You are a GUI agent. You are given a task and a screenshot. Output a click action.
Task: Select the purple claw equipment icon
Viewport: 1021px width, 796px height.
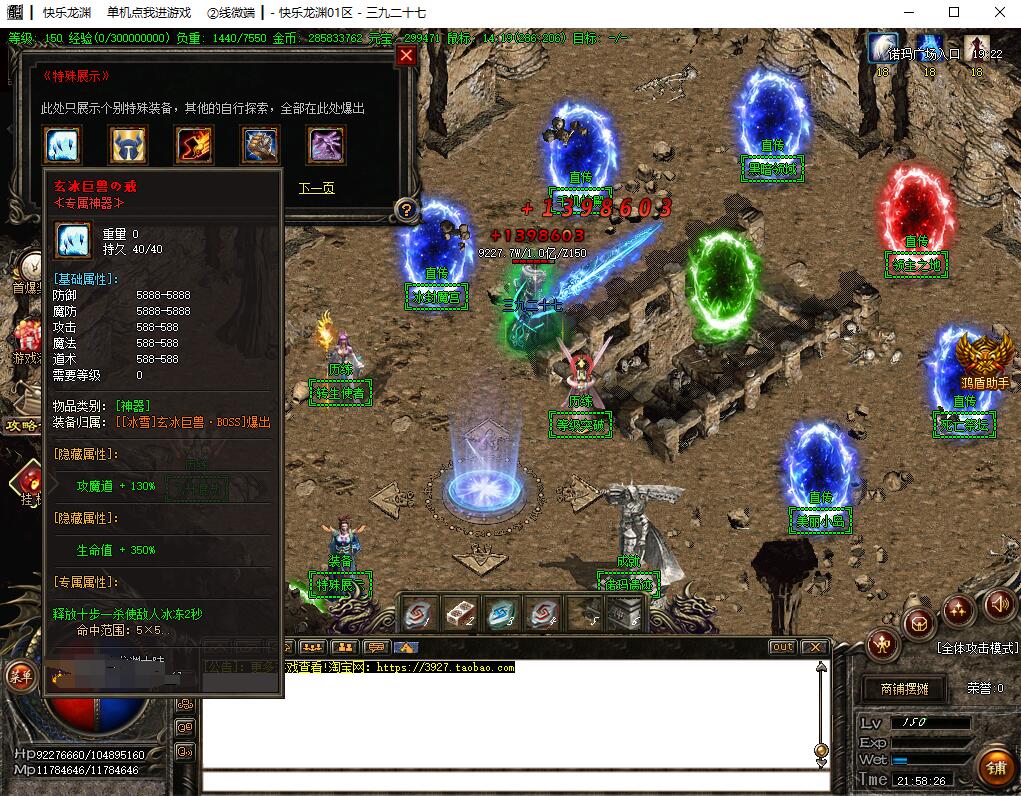point(327,146)
